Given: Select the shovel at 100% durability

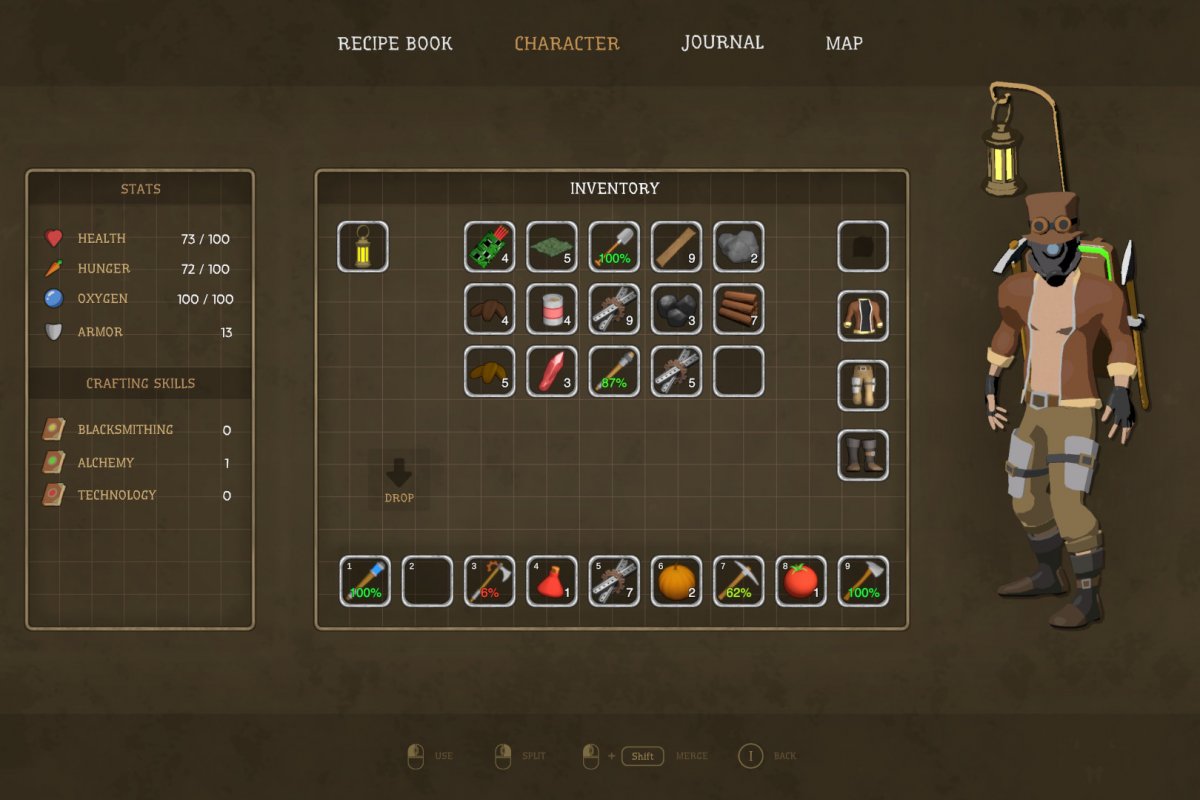Looking at the screenshot, I should pos(614,246).
